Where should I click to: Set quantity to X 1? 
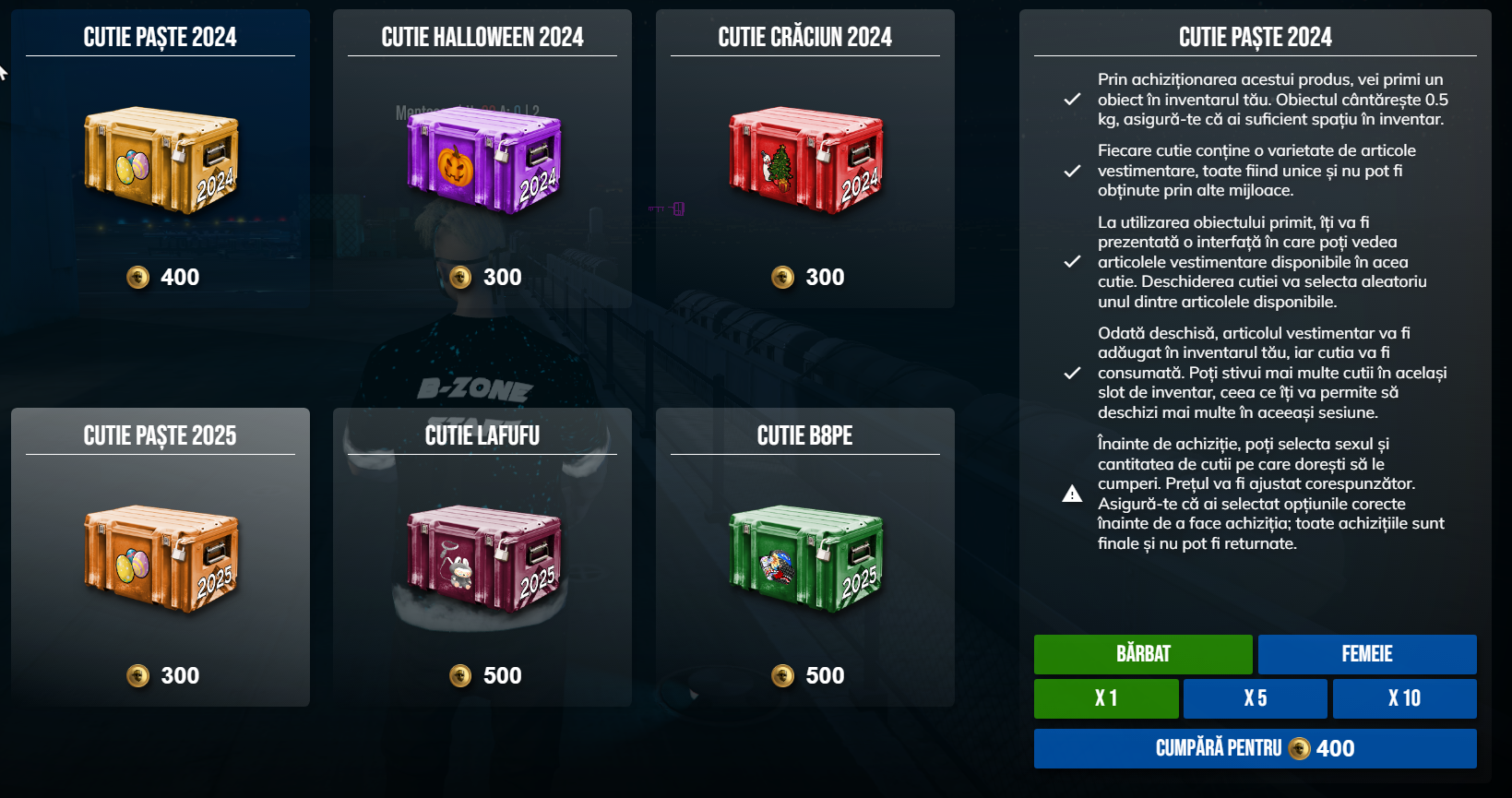click(1106, 698)
